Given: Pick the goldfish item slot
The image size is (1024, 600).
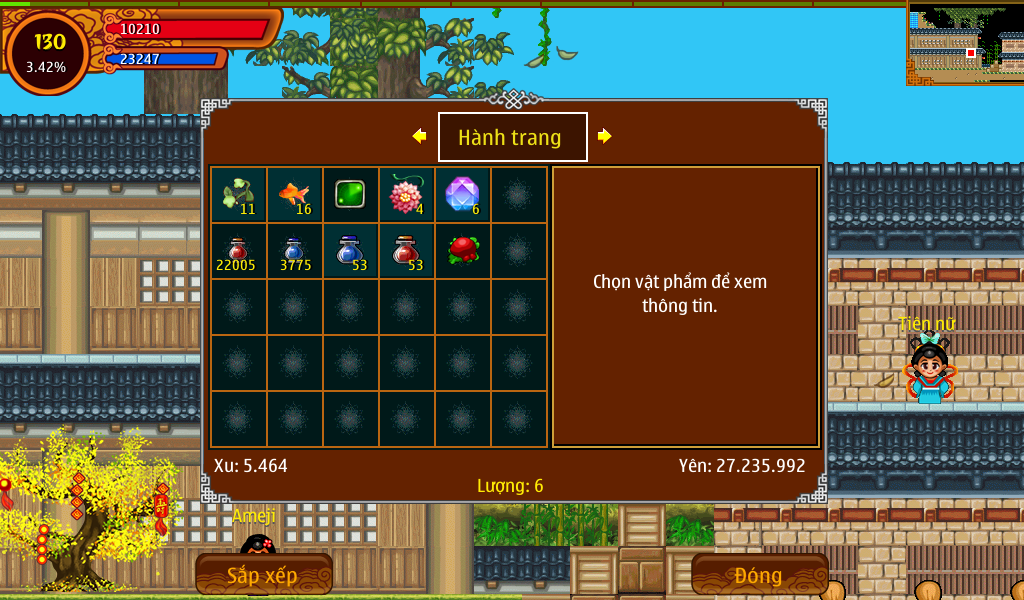Looking at the screenshot, I should coord(295,195).
